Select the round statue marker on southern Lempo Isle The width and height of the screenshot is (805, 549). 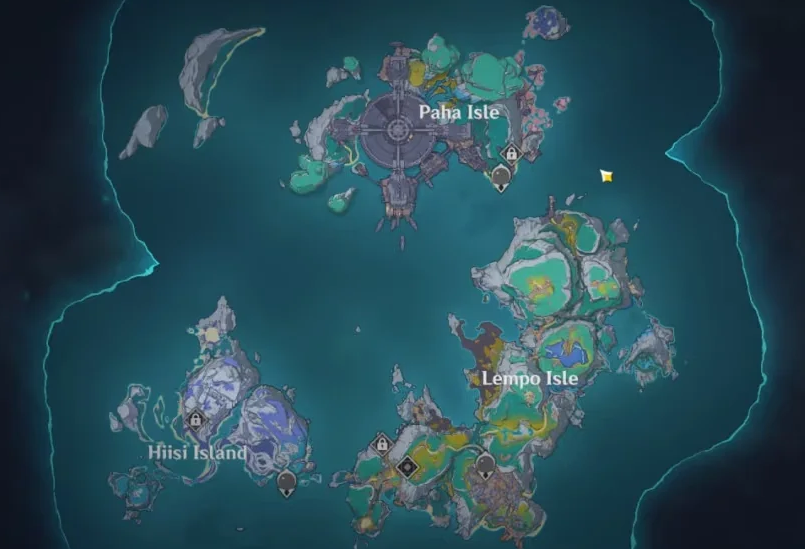point(486,465)
